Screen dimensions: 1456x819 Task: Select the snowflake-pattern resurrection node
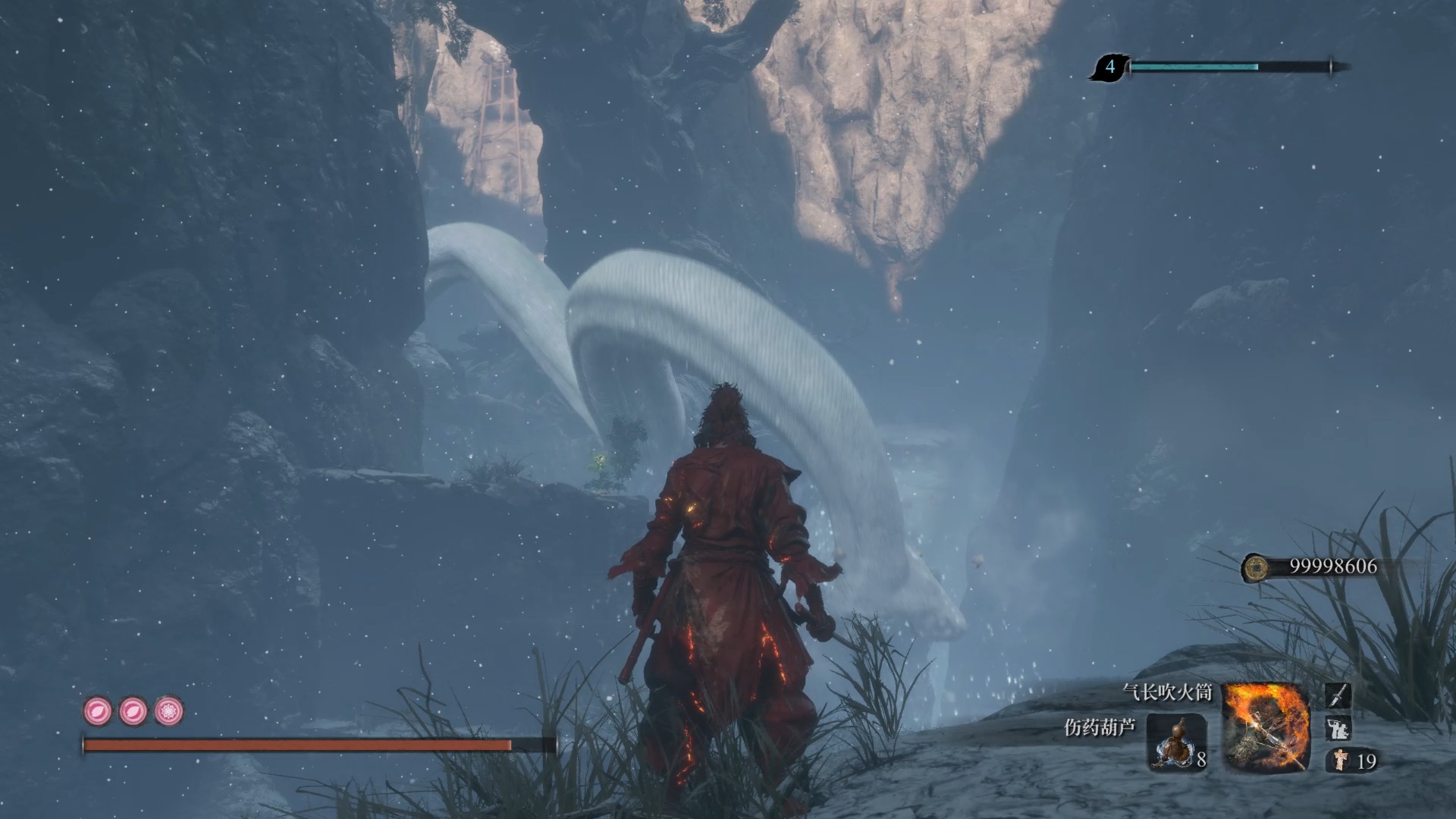168,711
